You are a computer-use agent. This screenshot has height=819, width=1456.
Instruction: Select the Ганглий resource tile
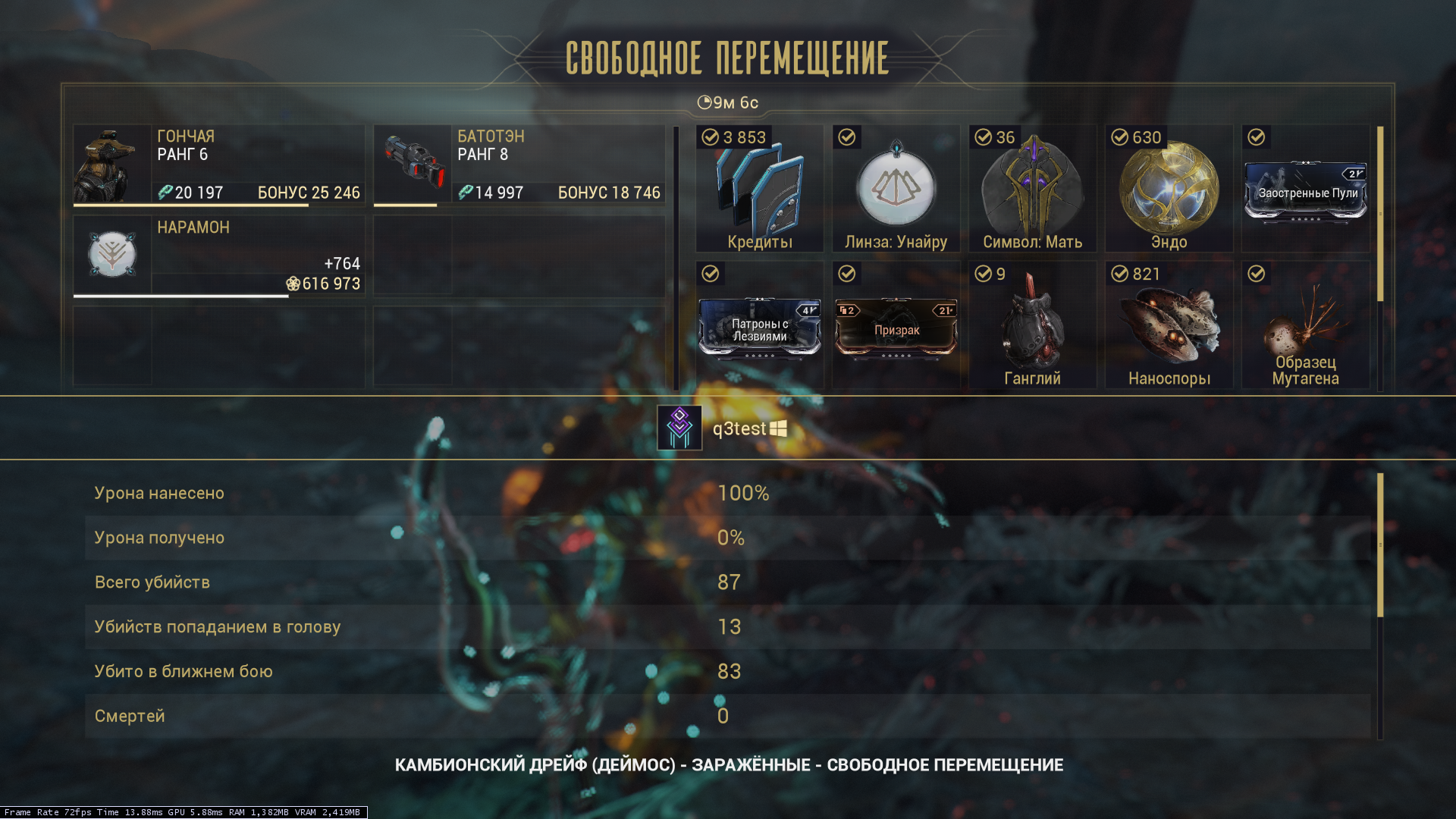1032,326
